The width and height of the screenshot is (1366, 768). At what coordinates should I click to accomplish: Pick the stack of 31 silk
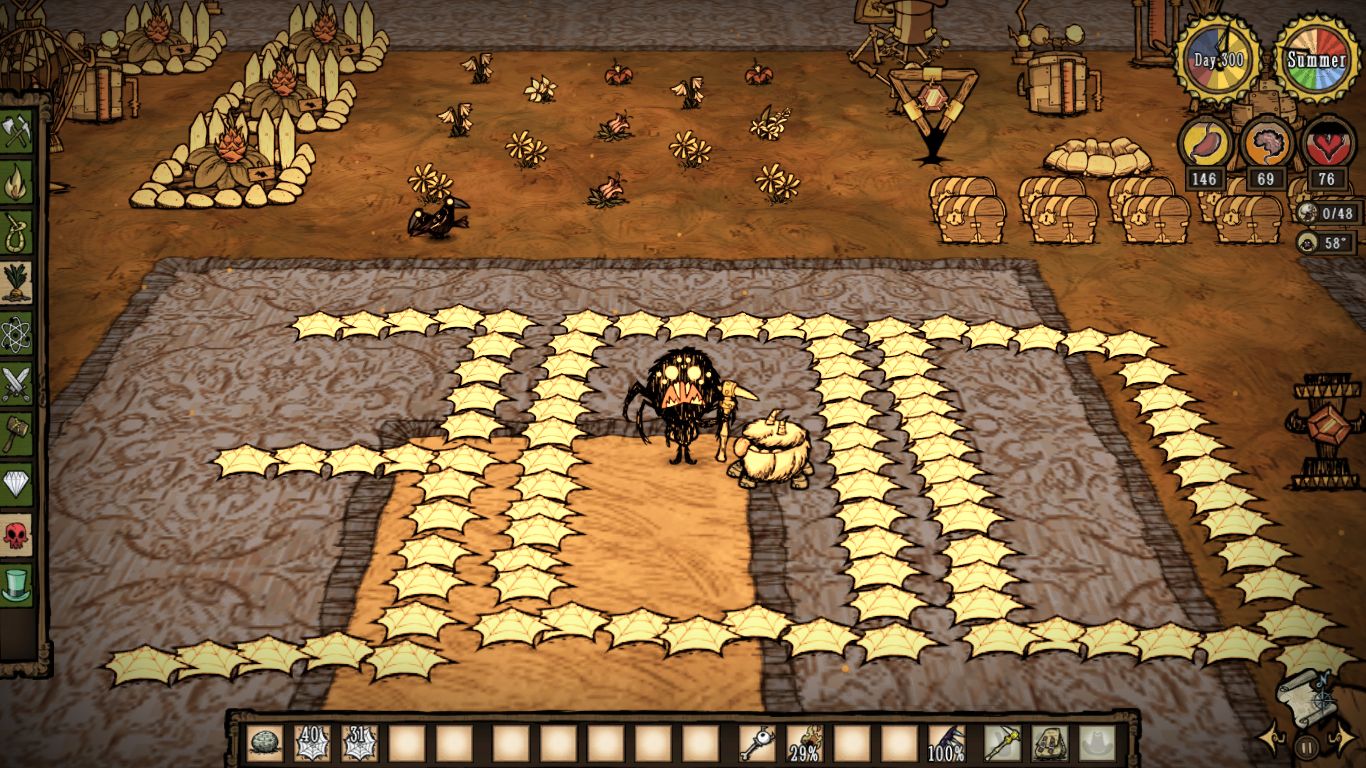359,743
